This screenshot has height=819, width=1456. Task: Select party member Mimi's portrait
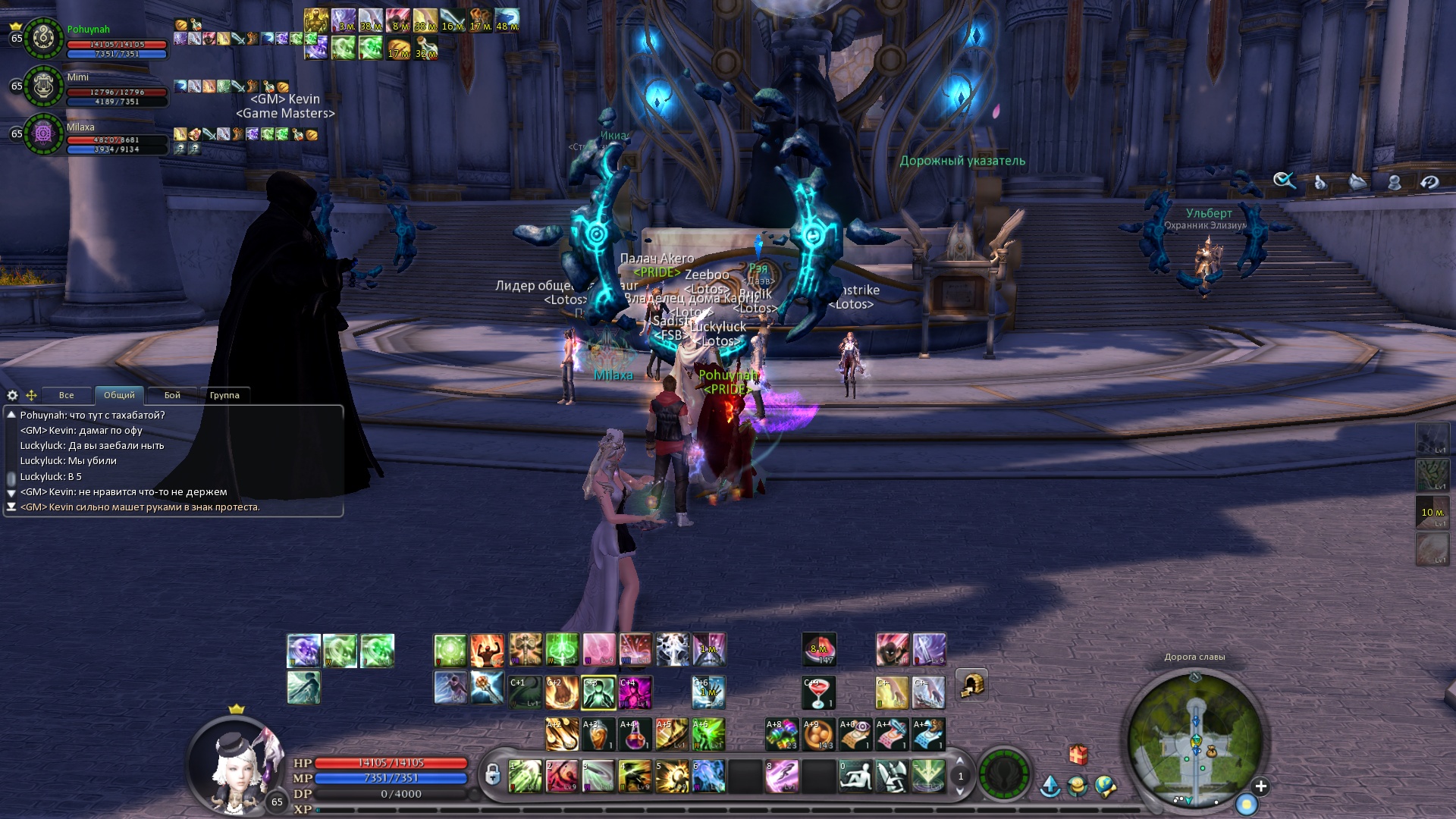43,86
